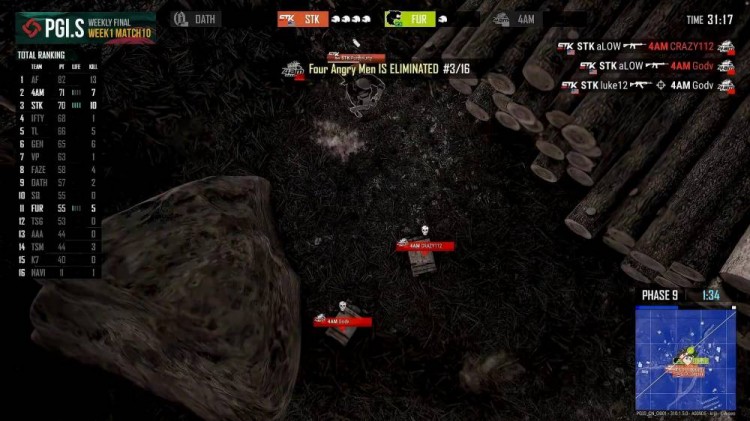Click the PGI.S Weekly Final logo banner
The height and width of the screenshot is (421, 750).
coord(84,25)
